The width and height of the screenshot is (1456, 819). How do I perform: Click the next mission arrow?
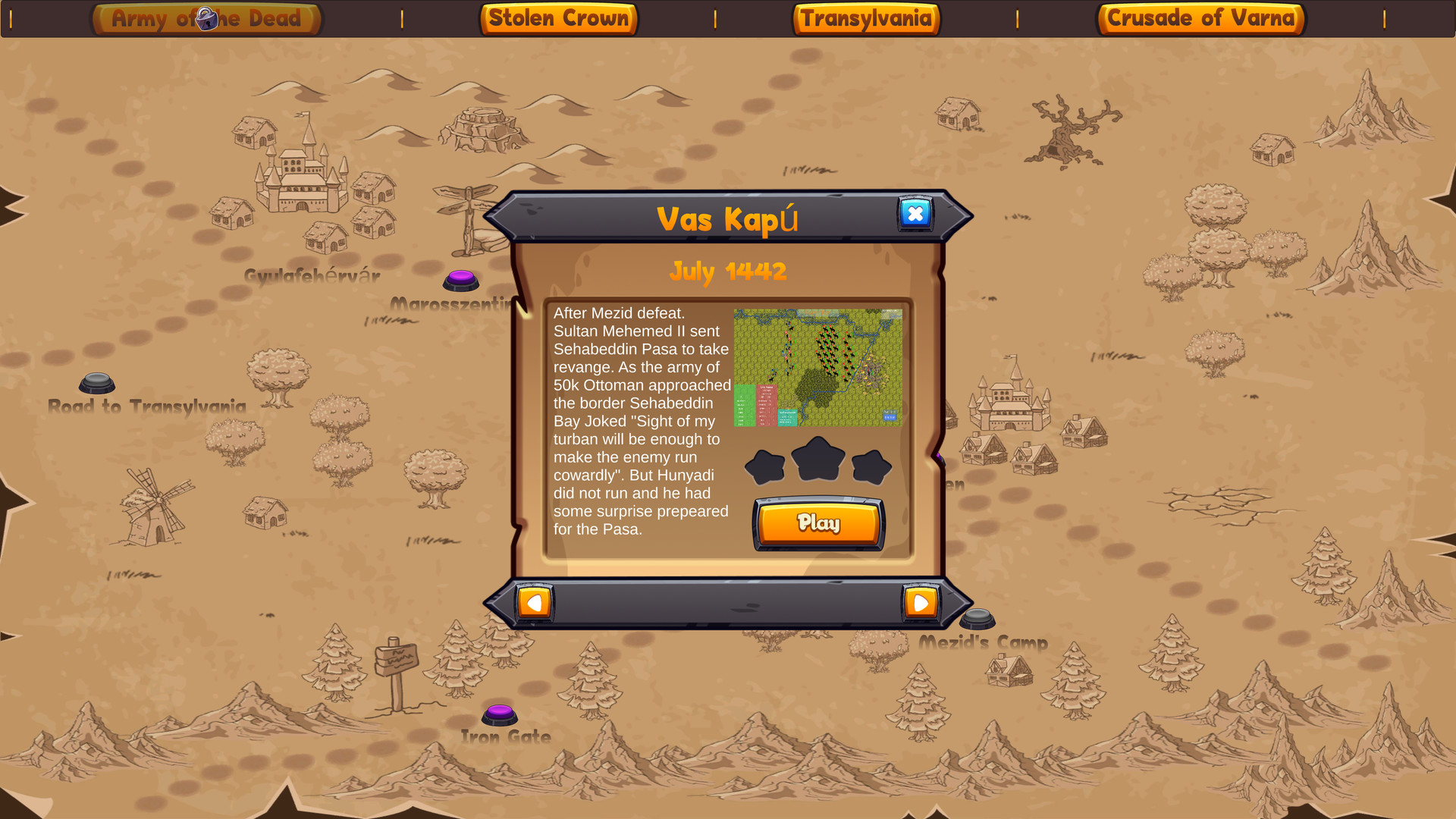tap(921, 602)
